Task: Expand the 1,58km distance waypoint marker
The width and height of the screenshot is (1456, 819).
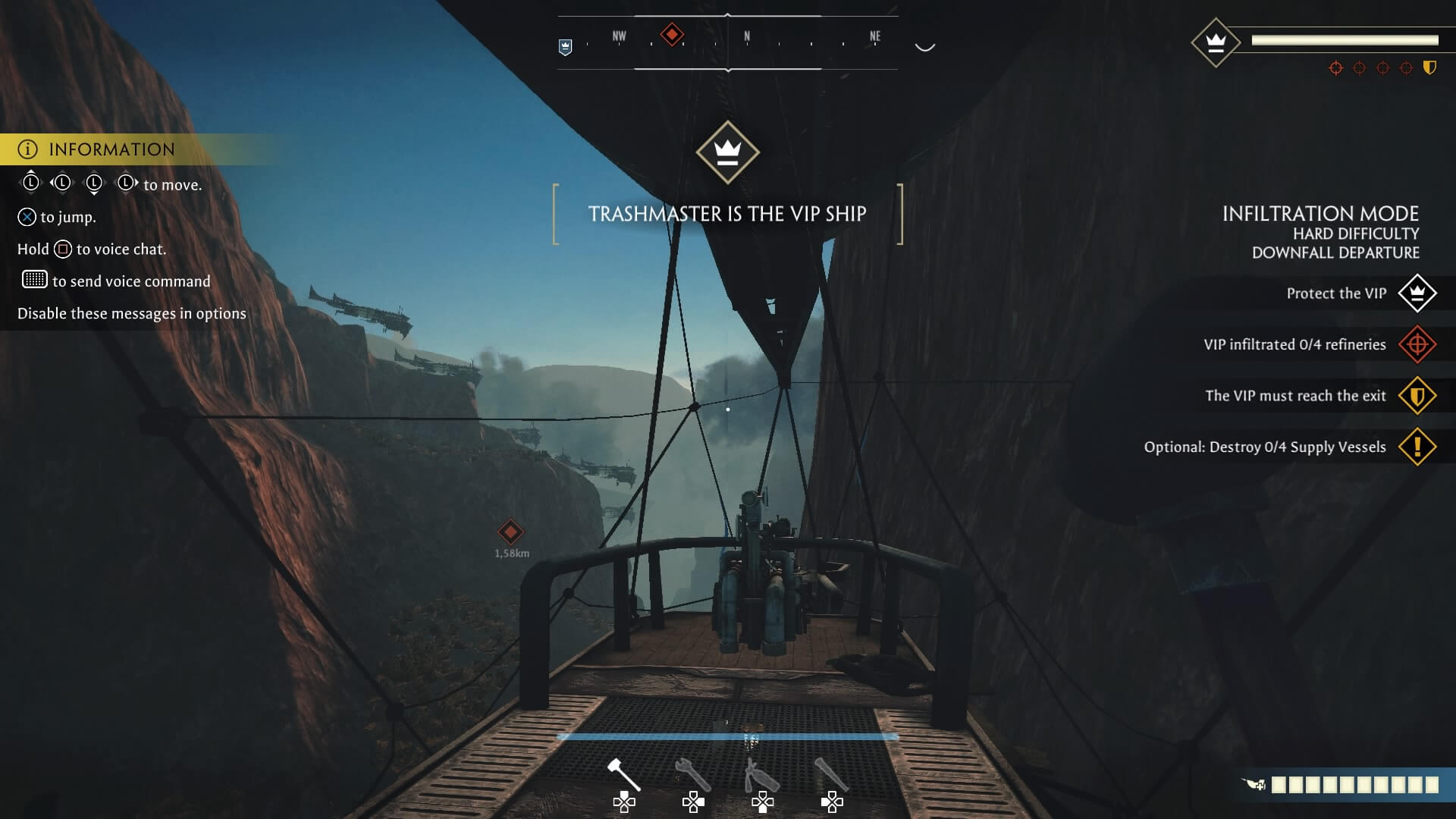Action: 510,532
